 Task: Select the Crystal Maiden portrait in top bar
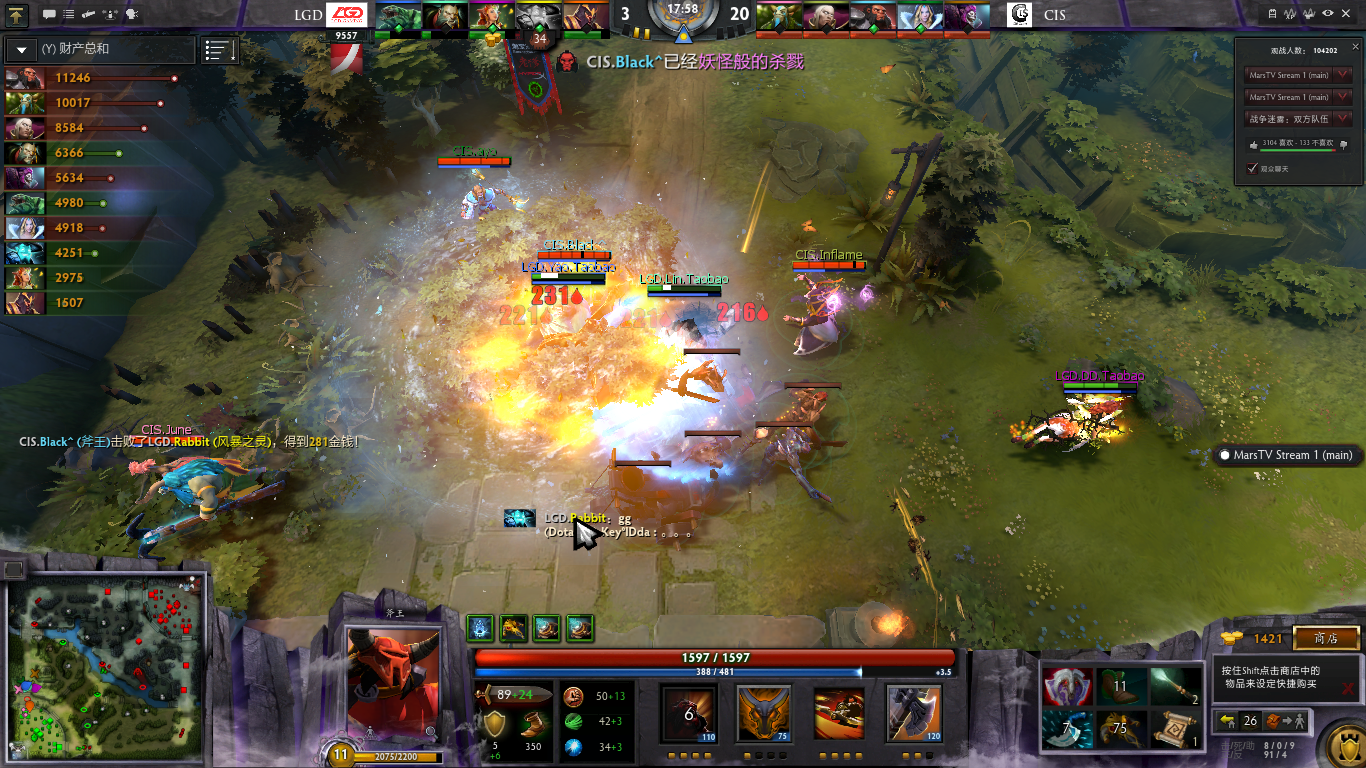click(x=921, y=15)
